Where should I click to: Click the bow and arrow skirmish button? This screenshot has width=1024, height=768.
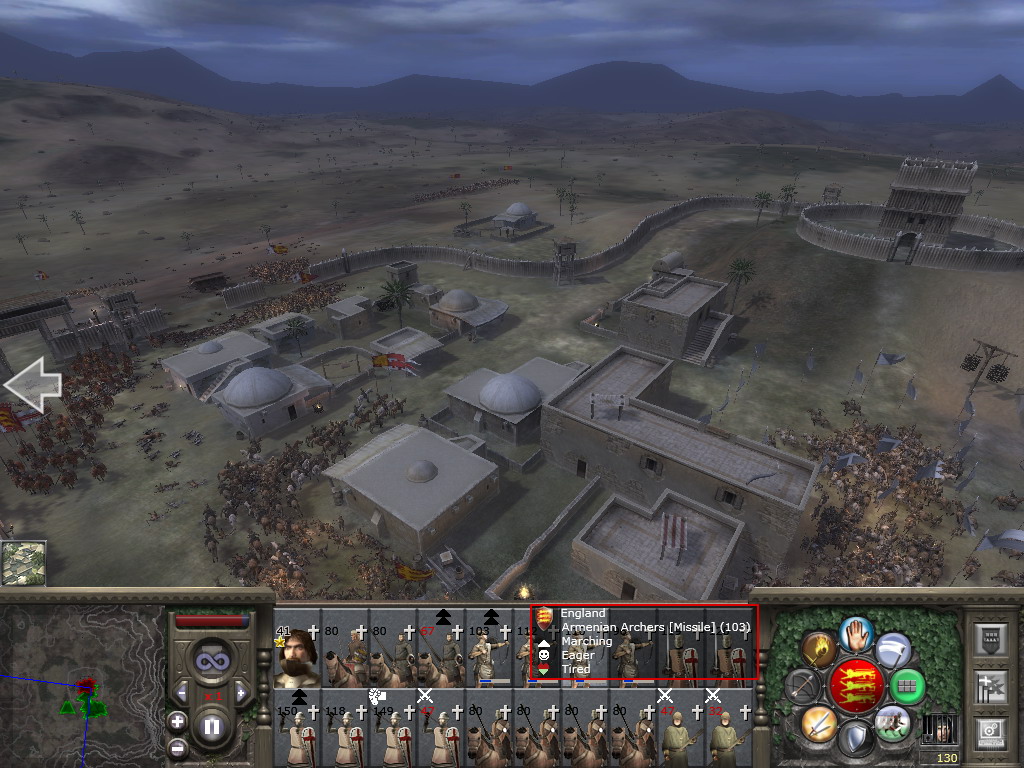[803, 686]
